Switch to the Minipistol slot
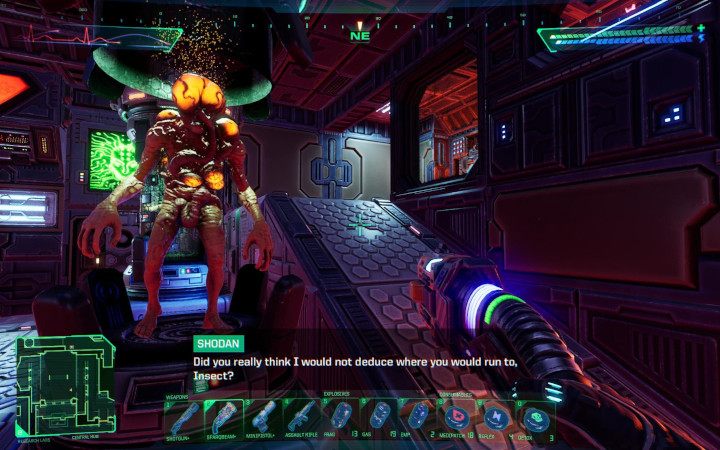 263,414
